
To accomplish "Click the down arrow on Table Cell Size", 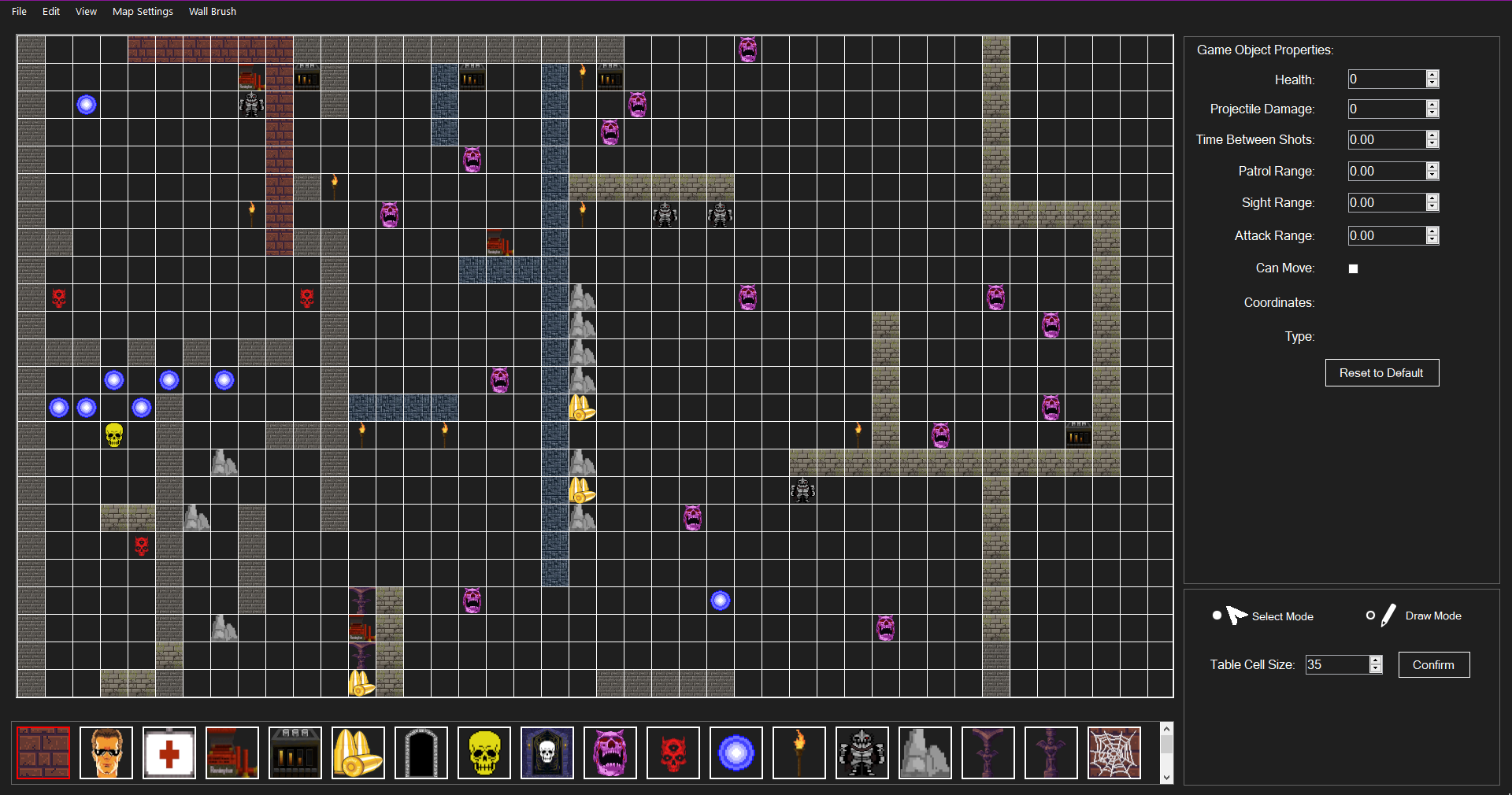I will (x=1374, y=670).
